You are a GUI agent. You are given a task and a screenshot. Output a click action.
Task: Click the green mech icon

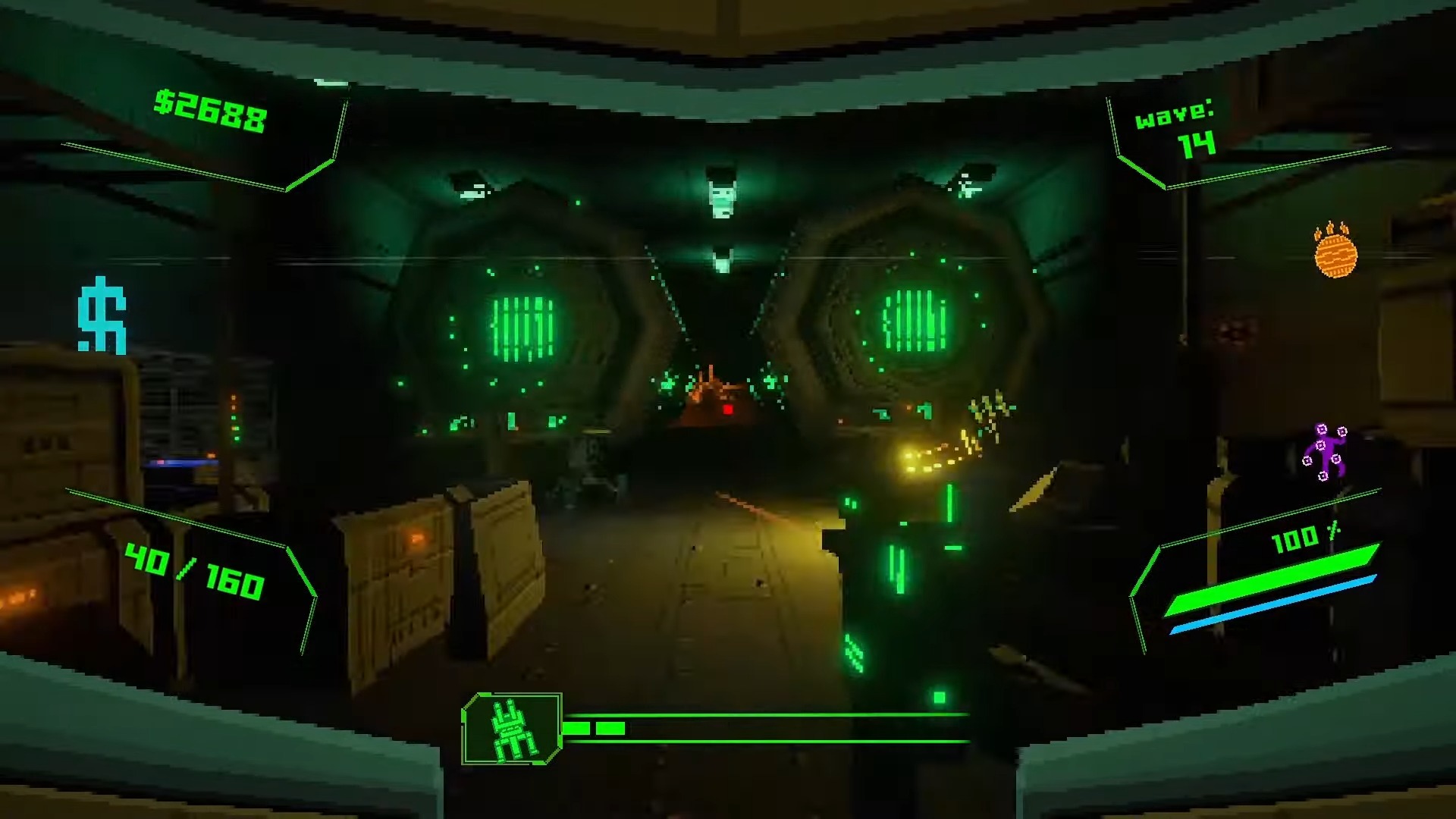[512, 729]
